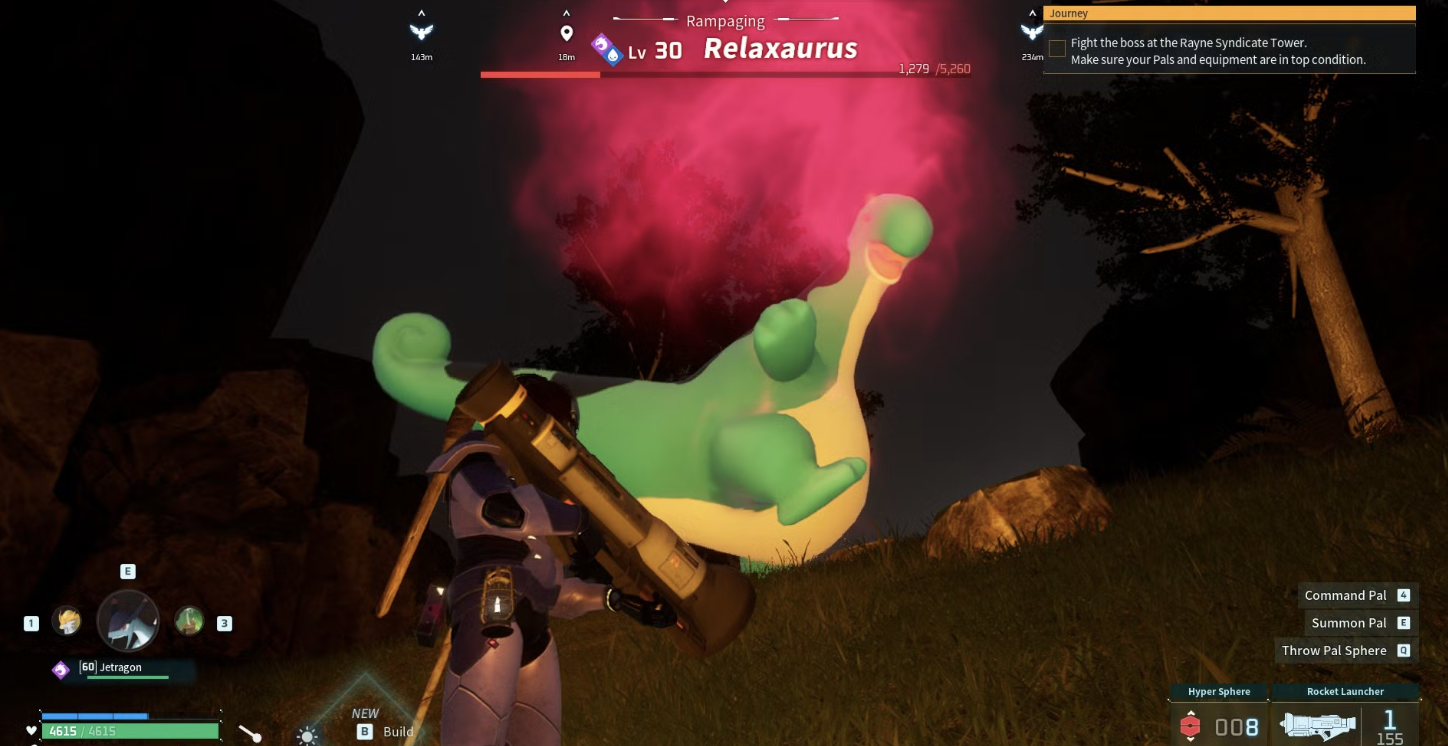Screen dimensions: 1448x746
Task: Click the Command Pal action label
Action: pyautogui.click(x=1345, y=595)
